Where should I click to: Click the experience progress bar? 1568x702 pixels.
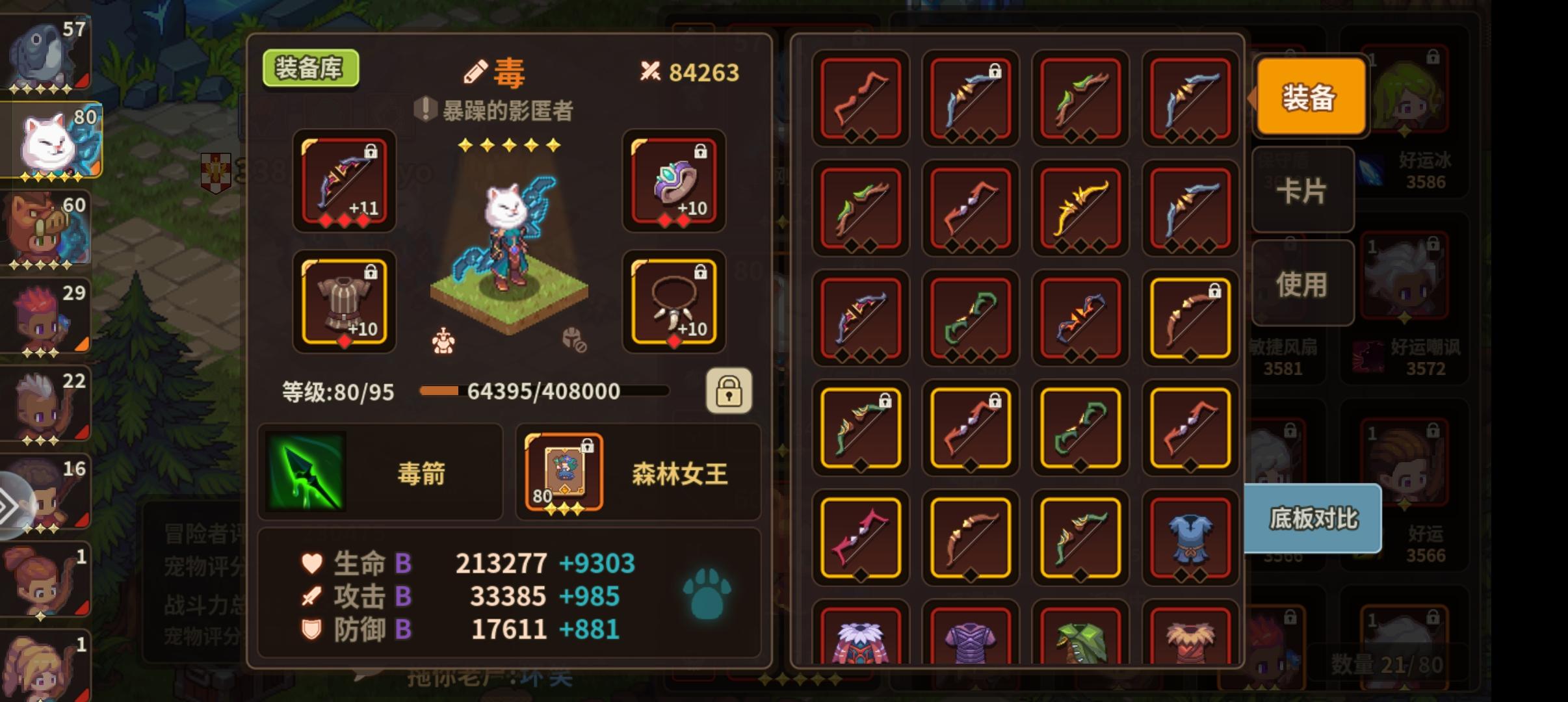[545, 391]
